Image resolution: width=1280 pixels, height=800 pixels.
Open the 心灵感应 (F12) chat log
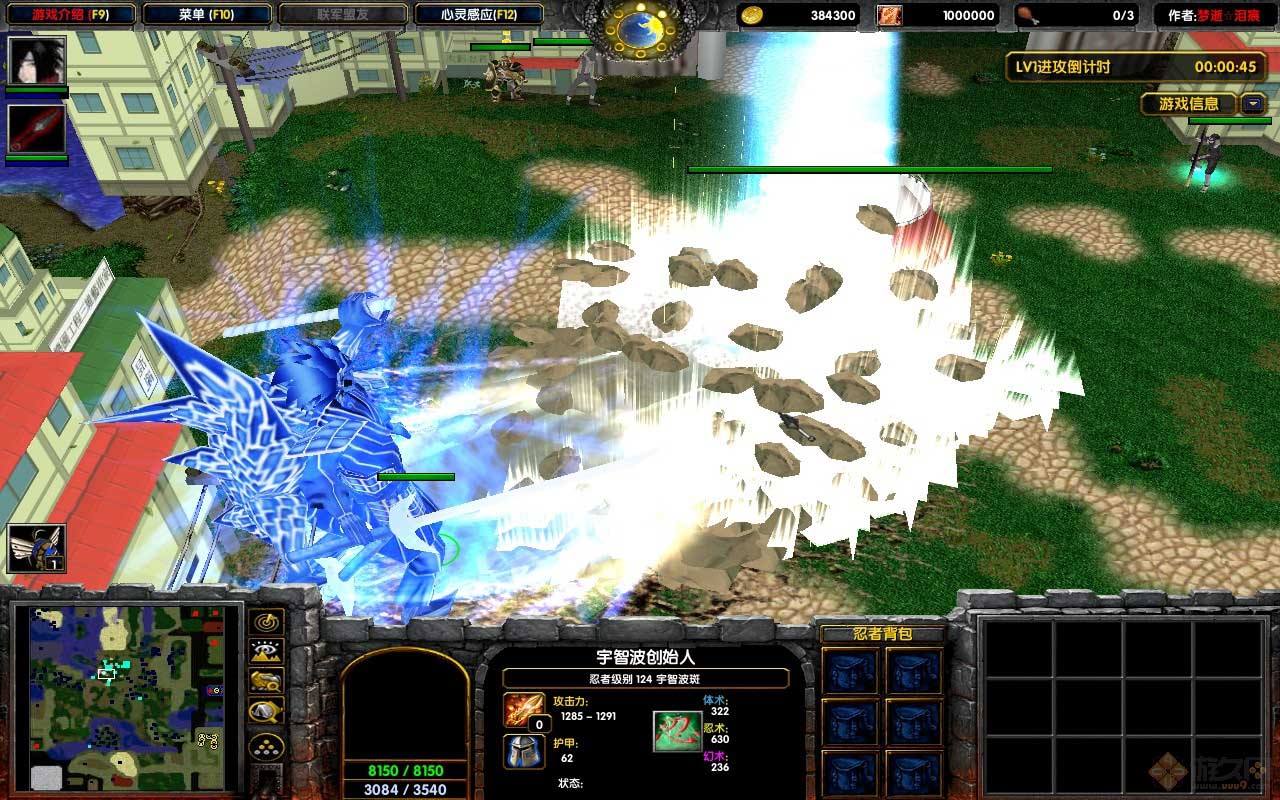[x=478, y=15]
